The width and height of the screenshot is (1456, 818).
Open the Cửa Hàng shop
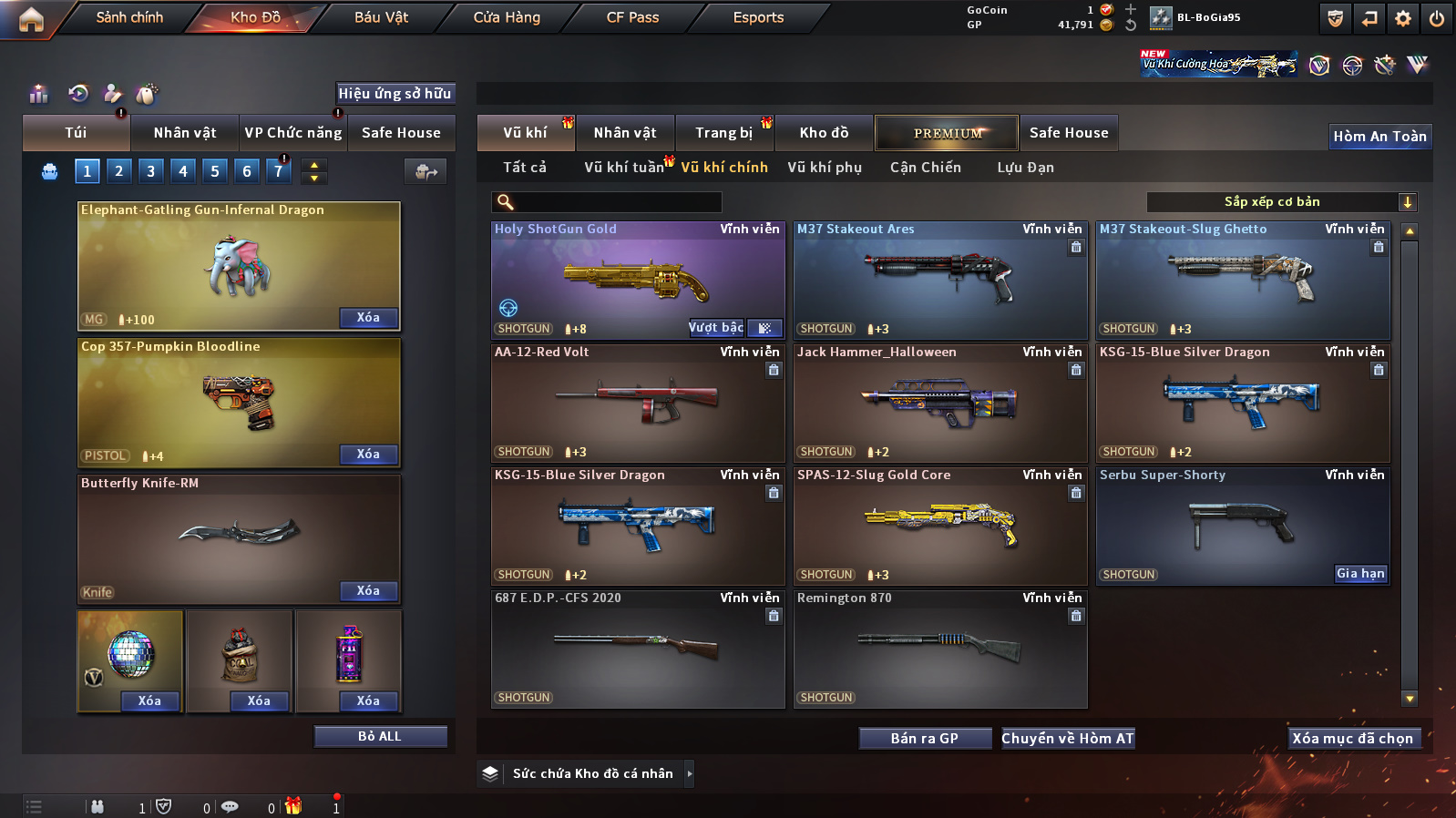(507, 17)
